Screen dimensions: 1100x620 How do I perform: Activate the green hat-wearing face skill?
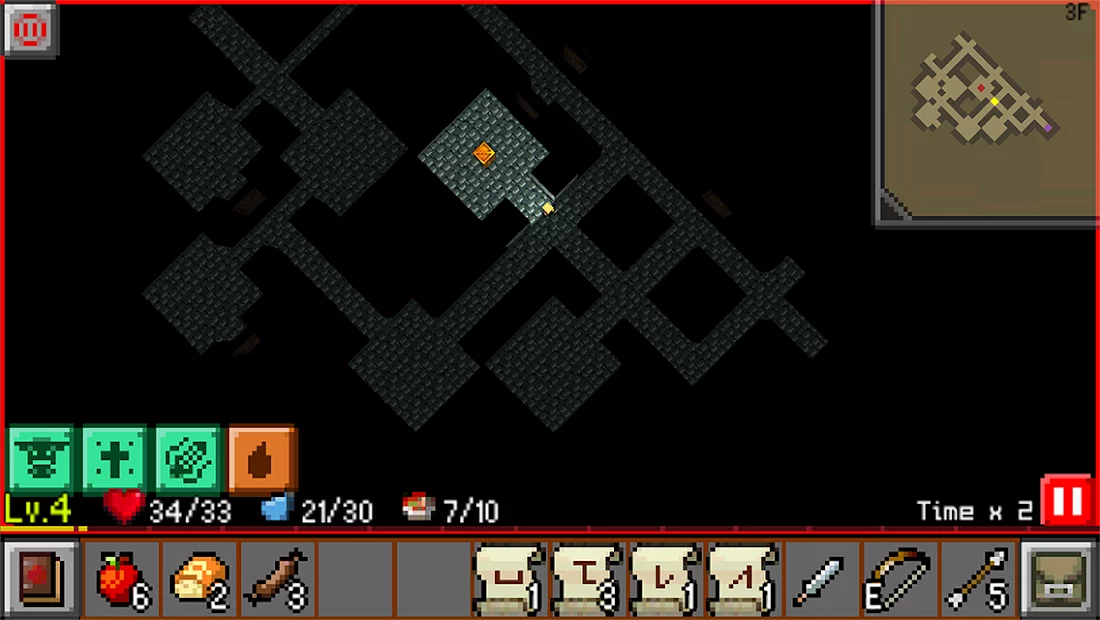point(41,460)
